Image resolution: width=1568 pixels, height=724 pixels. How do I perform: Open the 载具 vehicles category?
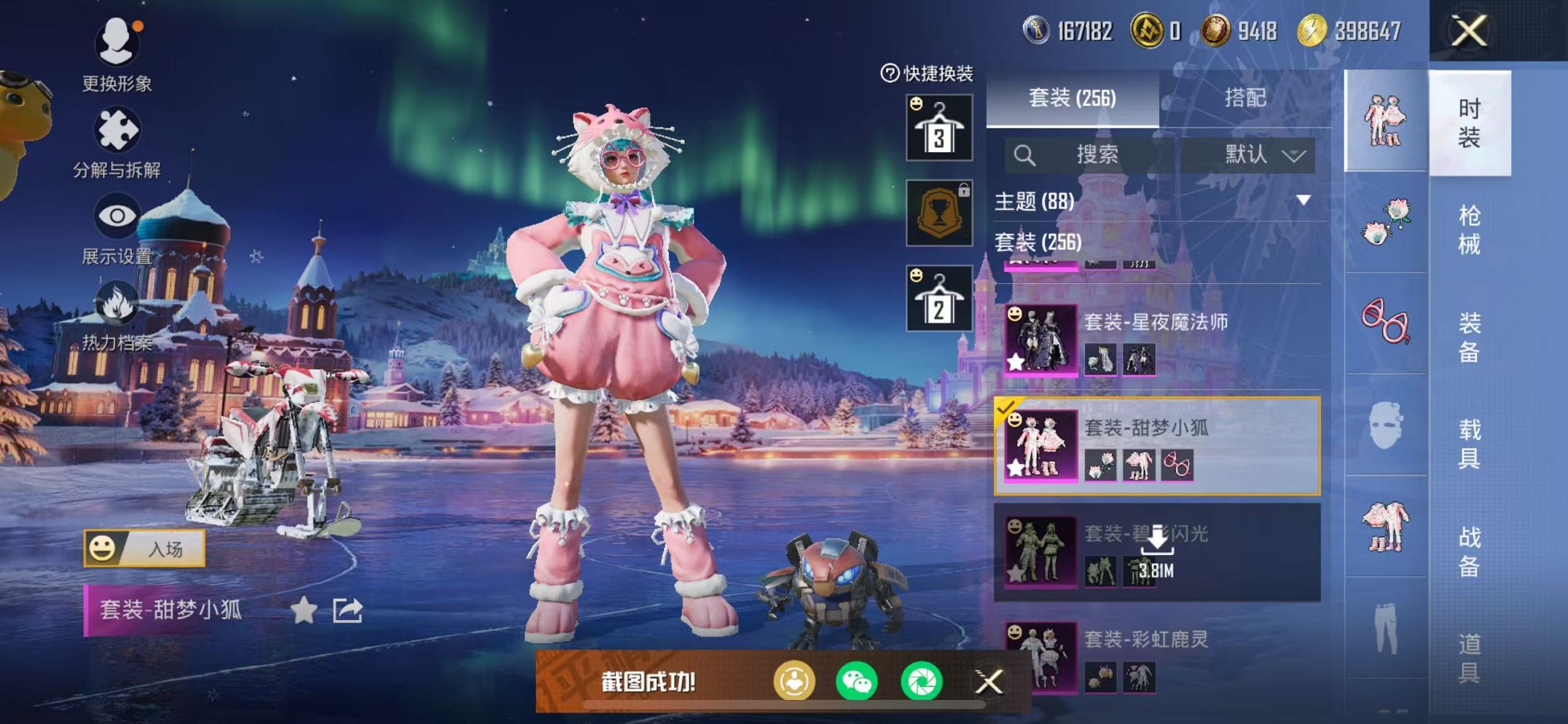pos(1469,444)
